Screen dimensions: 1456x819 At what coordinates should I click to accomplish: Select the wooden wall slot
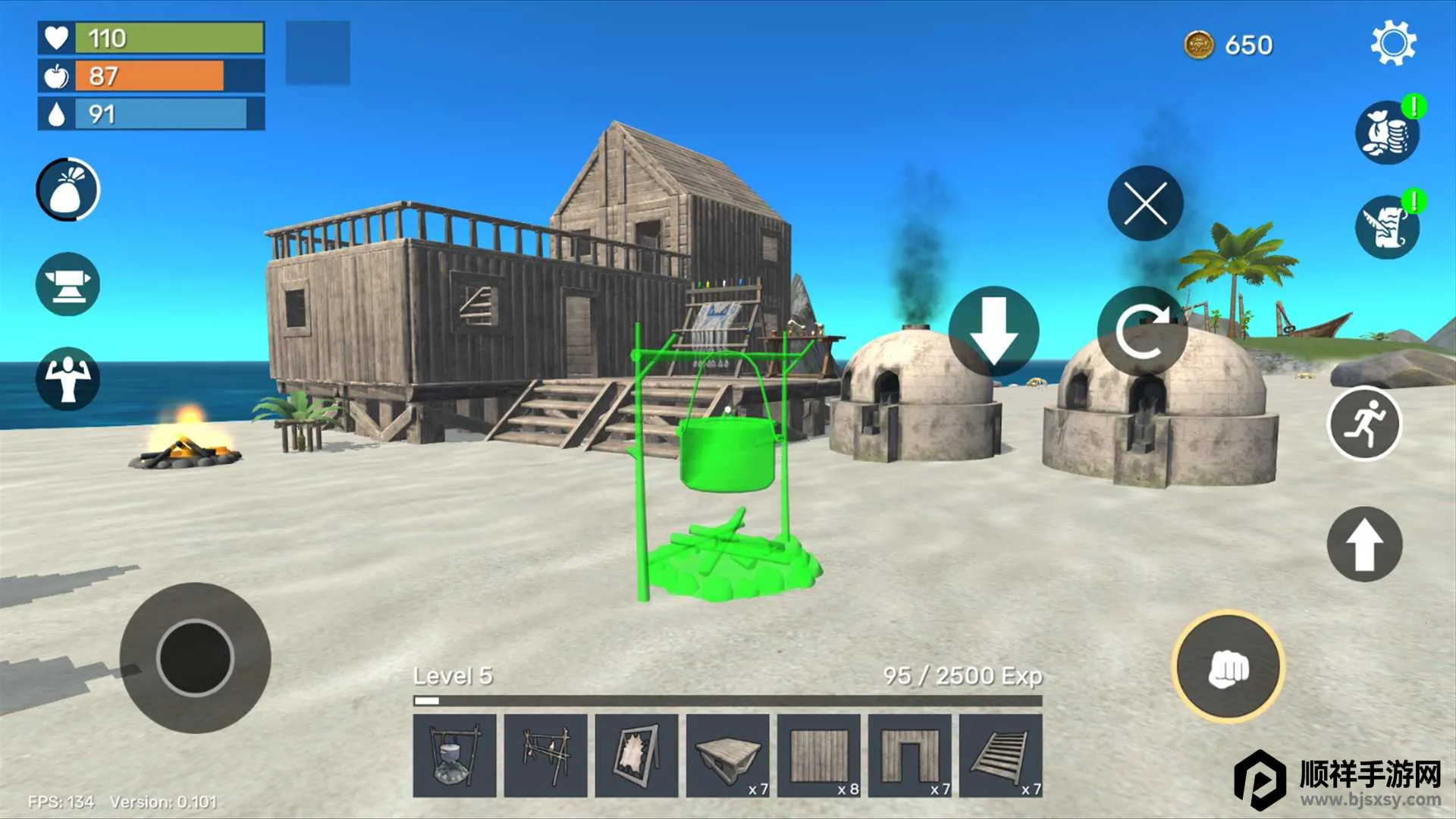click(x=819, y=755)
